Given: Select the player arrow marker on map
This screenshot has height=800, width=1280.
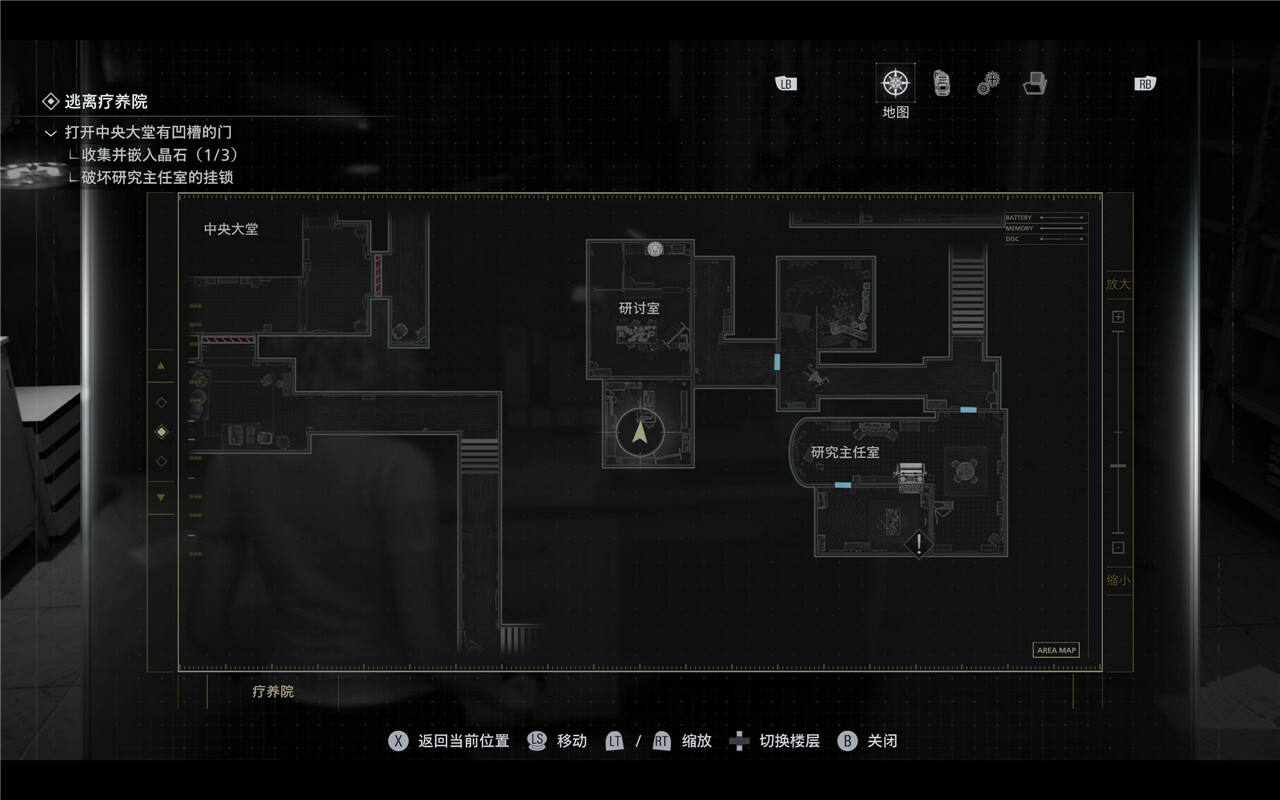Looking at the screenshot, I should pos(640,433).
